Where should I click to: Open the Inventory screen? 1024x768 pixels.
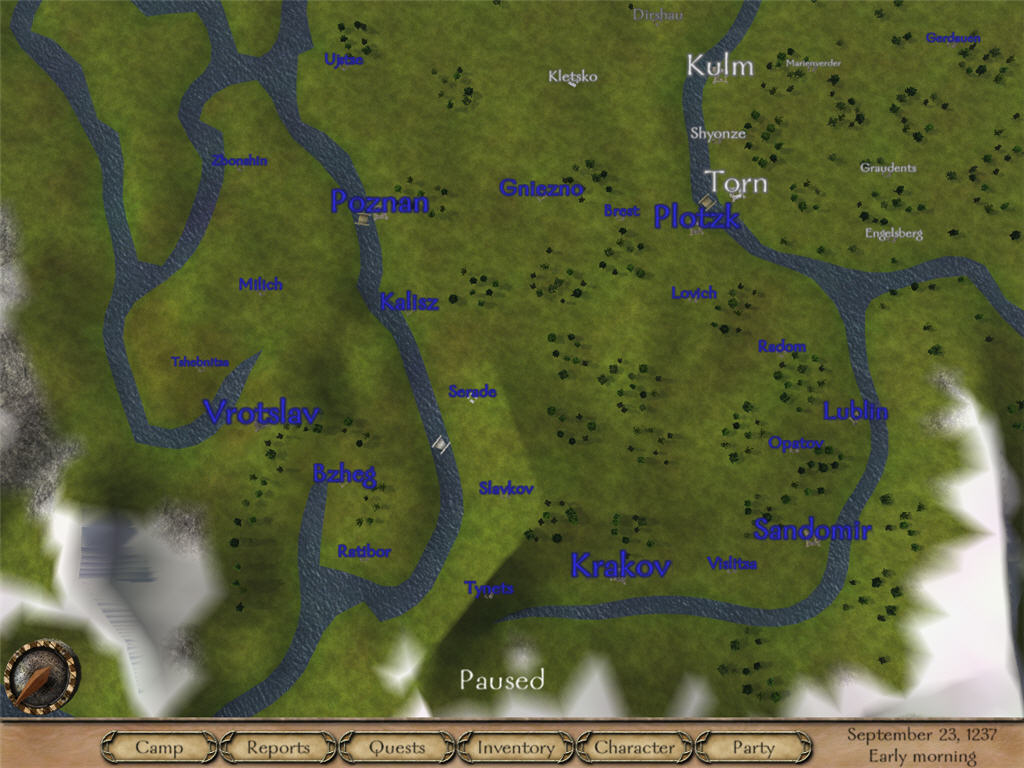click(515, 747)
